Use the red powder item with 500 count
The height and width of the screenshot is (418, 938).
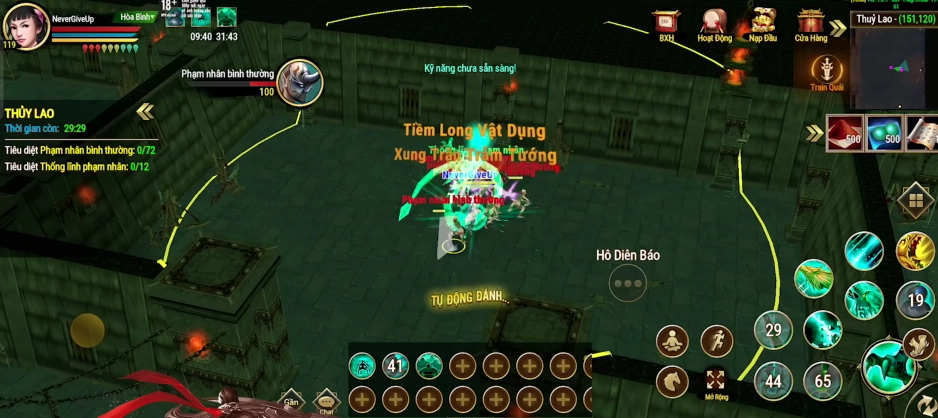coord(845,133)
